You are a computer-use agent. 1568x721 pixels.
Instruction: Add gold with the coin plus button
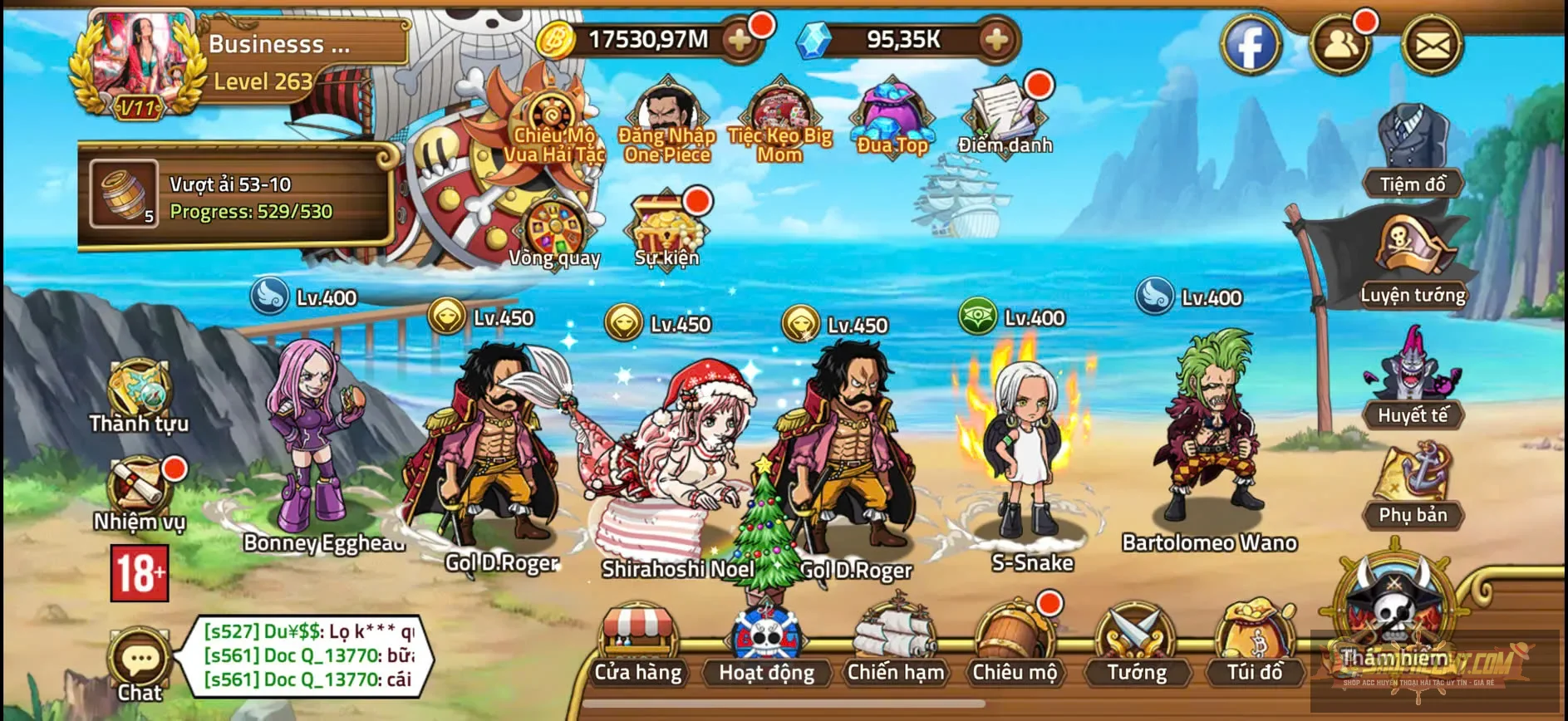[x=739, y=40]
